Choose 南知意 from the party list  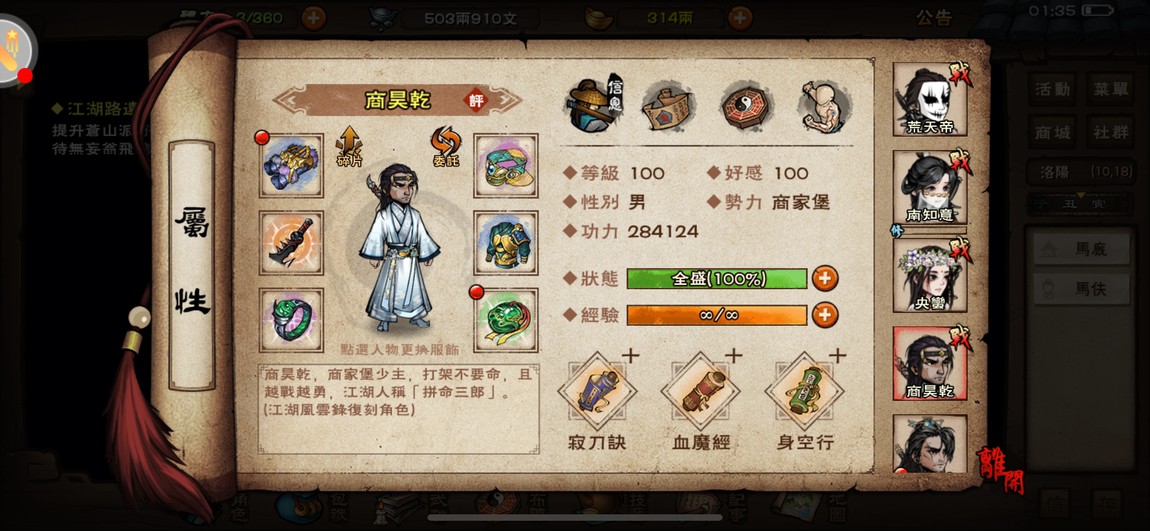click(929, 187)
